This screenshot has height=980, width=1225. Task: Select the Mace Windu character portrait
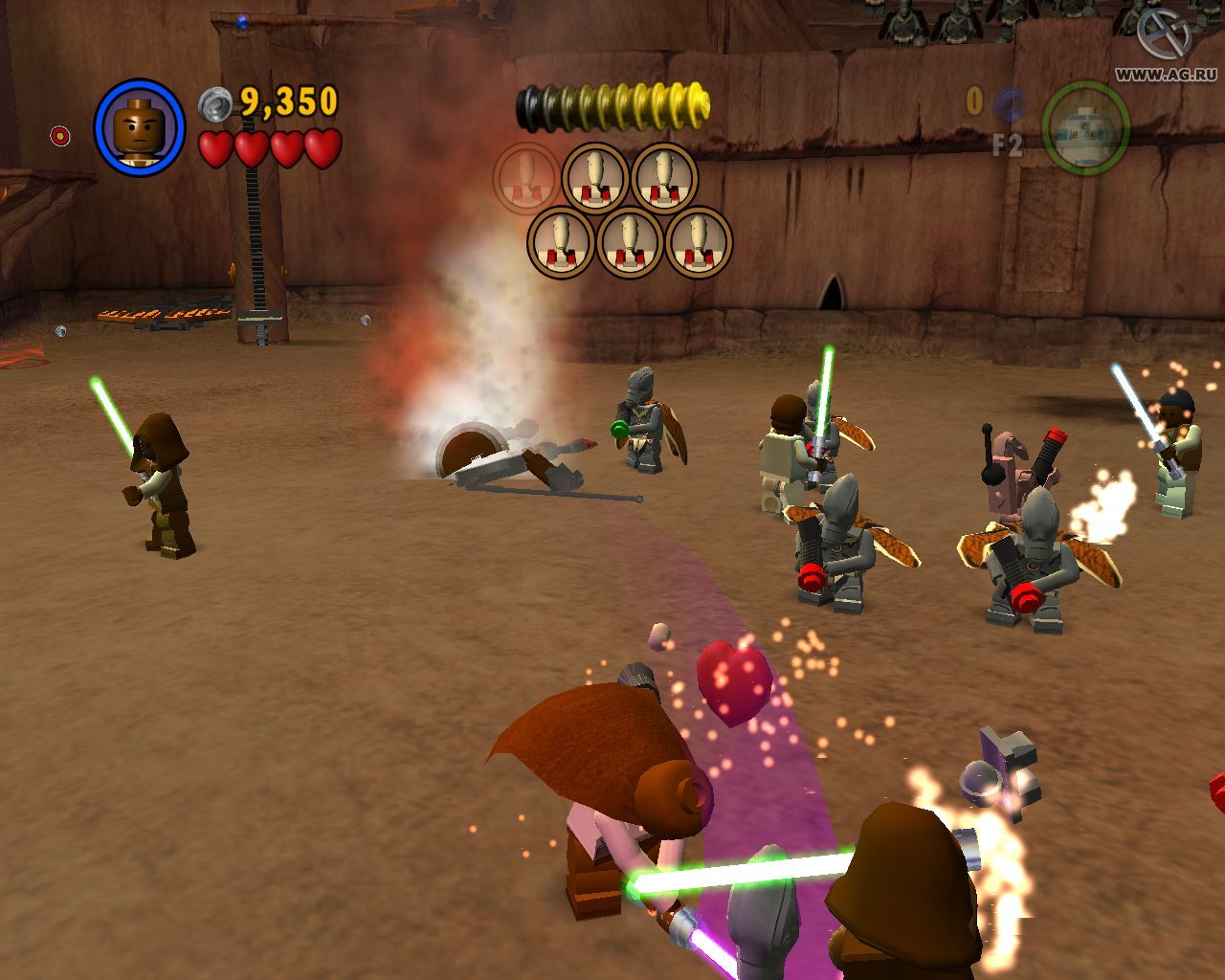pos(139,128)
